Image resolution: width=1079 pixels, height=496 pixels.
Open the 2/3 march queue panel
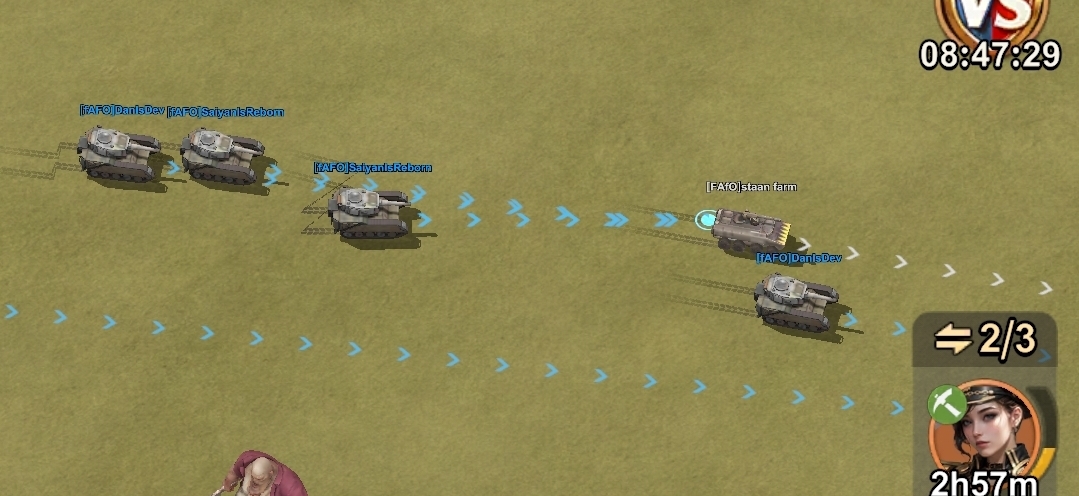pos(985,340)
